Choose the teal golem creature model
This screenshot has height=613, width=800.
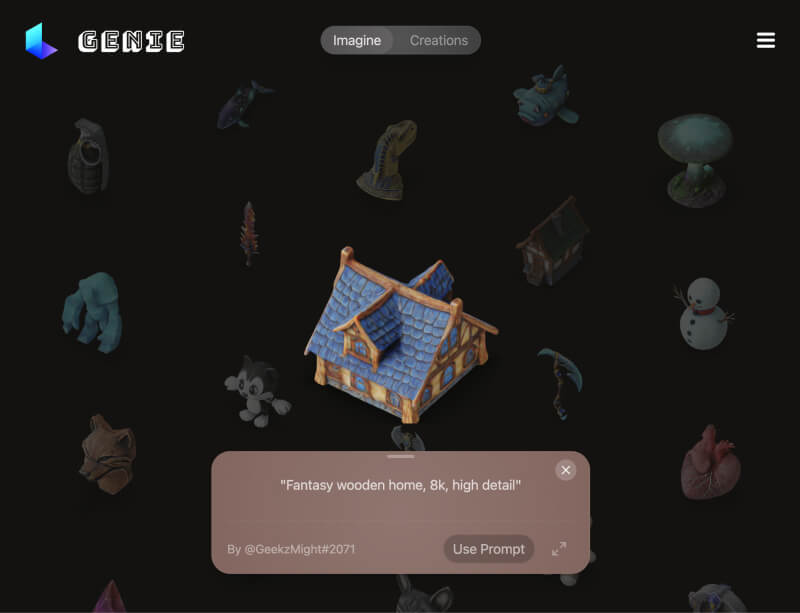click(92, 312)
